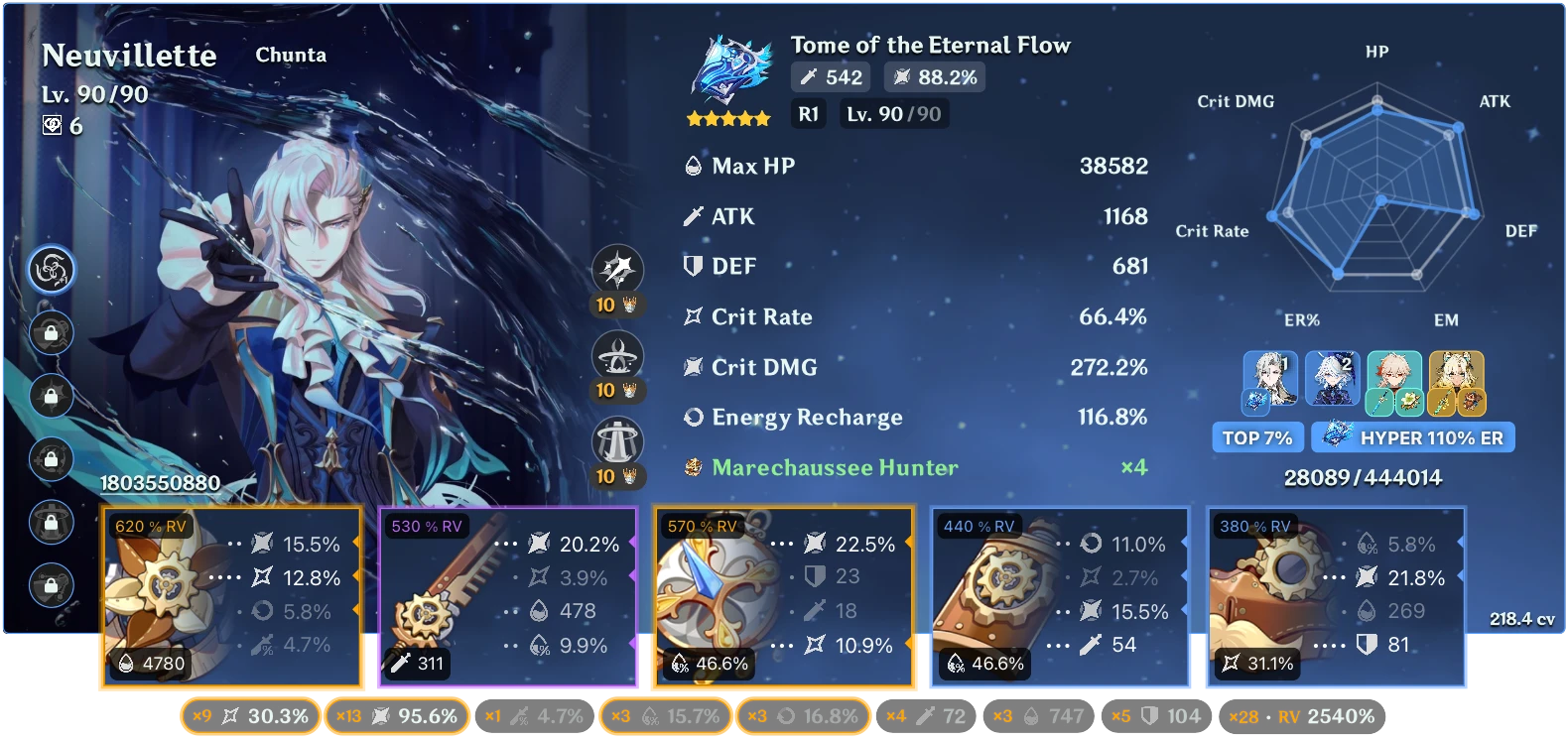Unlock the bottom constellation lock

click(x=52, y=585)
